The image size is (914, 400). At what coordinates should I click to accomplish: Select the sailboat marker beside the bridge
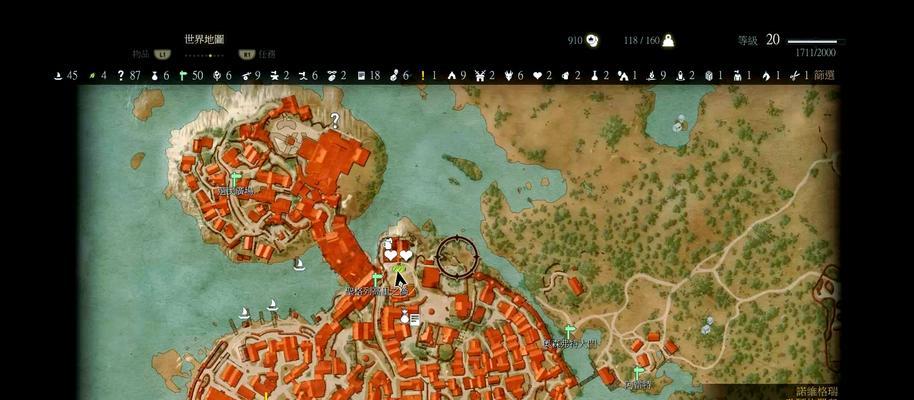click(299, 264)
